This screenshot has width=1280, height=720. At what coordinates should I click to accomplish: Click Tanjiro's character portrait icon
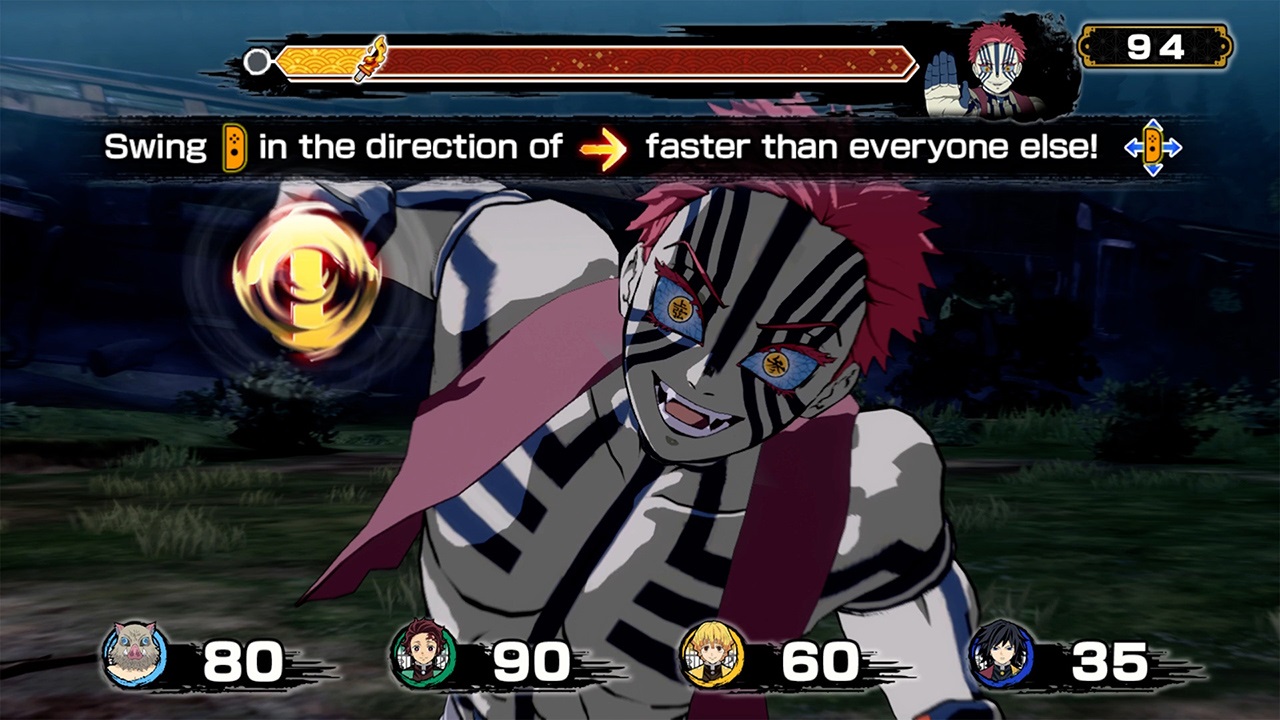[x=425, y=653]
